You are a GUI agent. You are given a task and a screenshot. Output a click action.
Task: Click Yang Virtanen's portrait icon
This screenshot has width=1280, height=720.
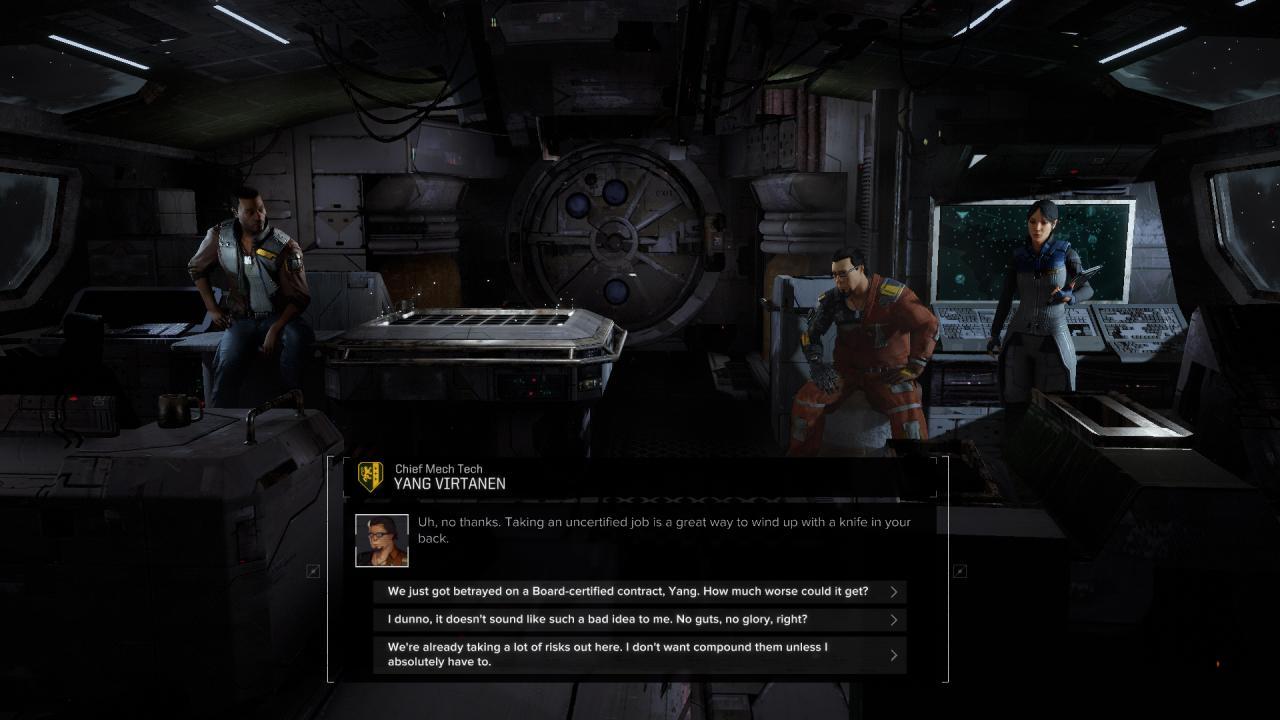click(381, 540)
